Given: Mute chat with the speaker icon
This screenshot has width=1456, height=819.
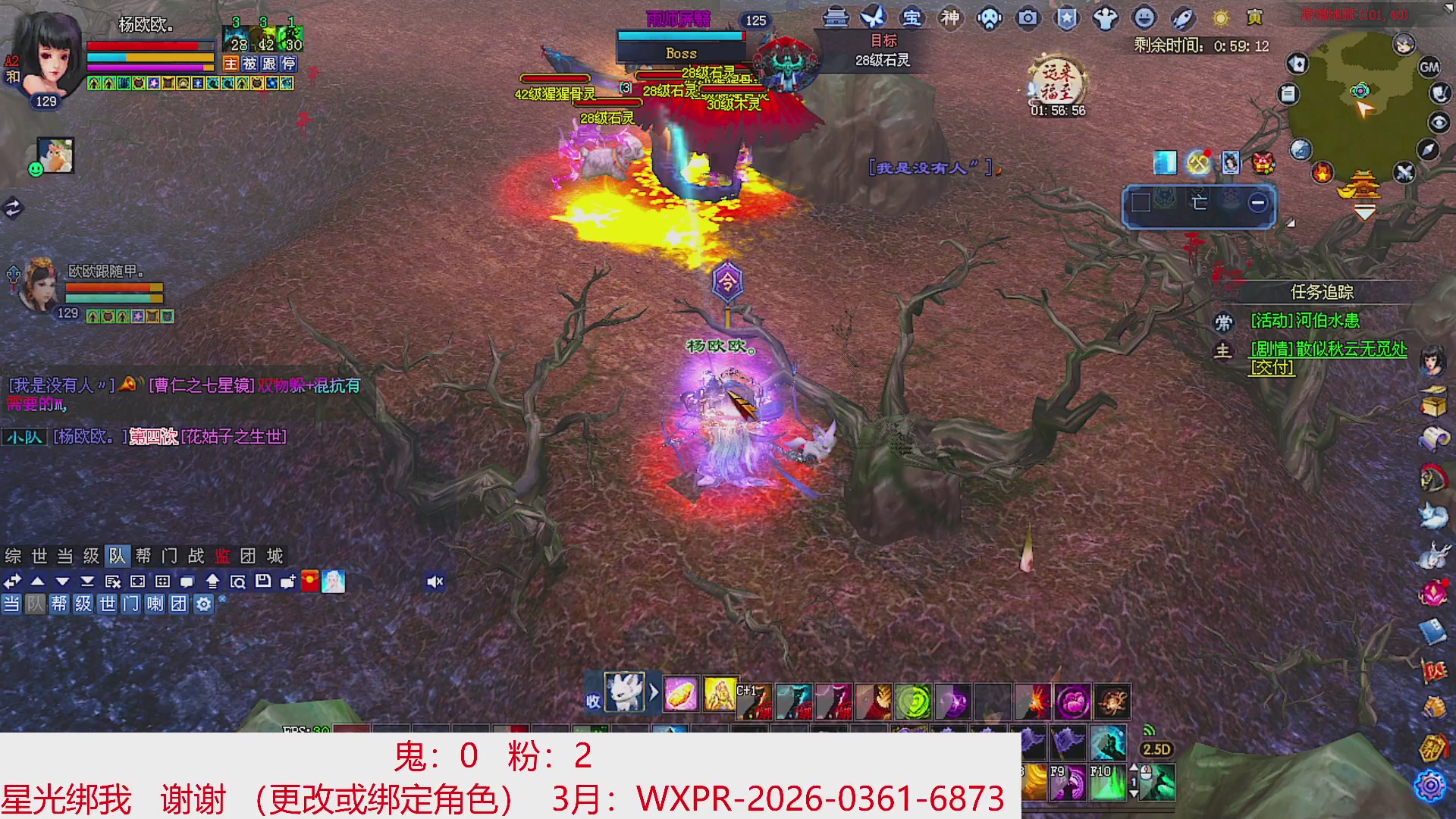Looking at the screenshot, I should (x=435, y=580).
